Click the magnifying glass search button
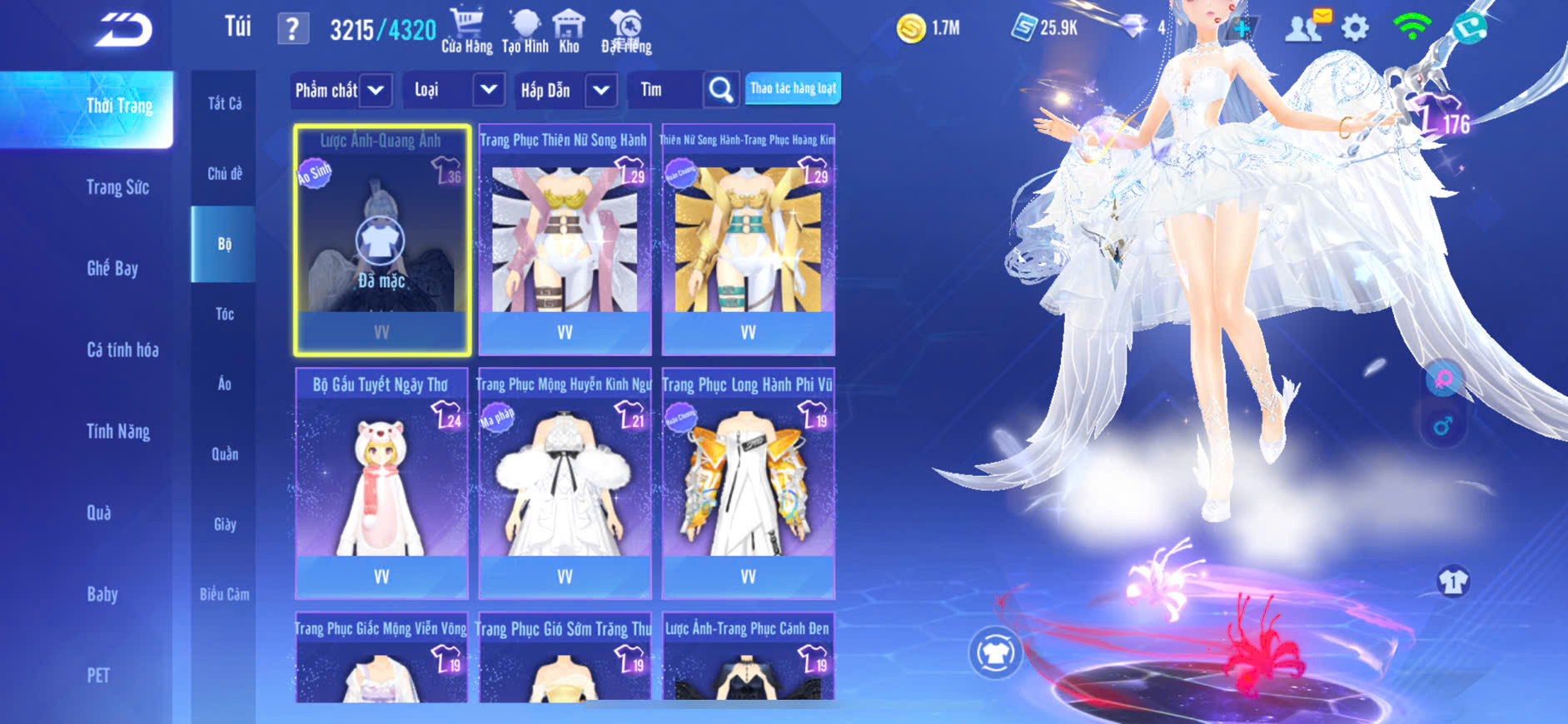Image resolution: width=1568 pixels, height=724 pixels. point(721,90)
